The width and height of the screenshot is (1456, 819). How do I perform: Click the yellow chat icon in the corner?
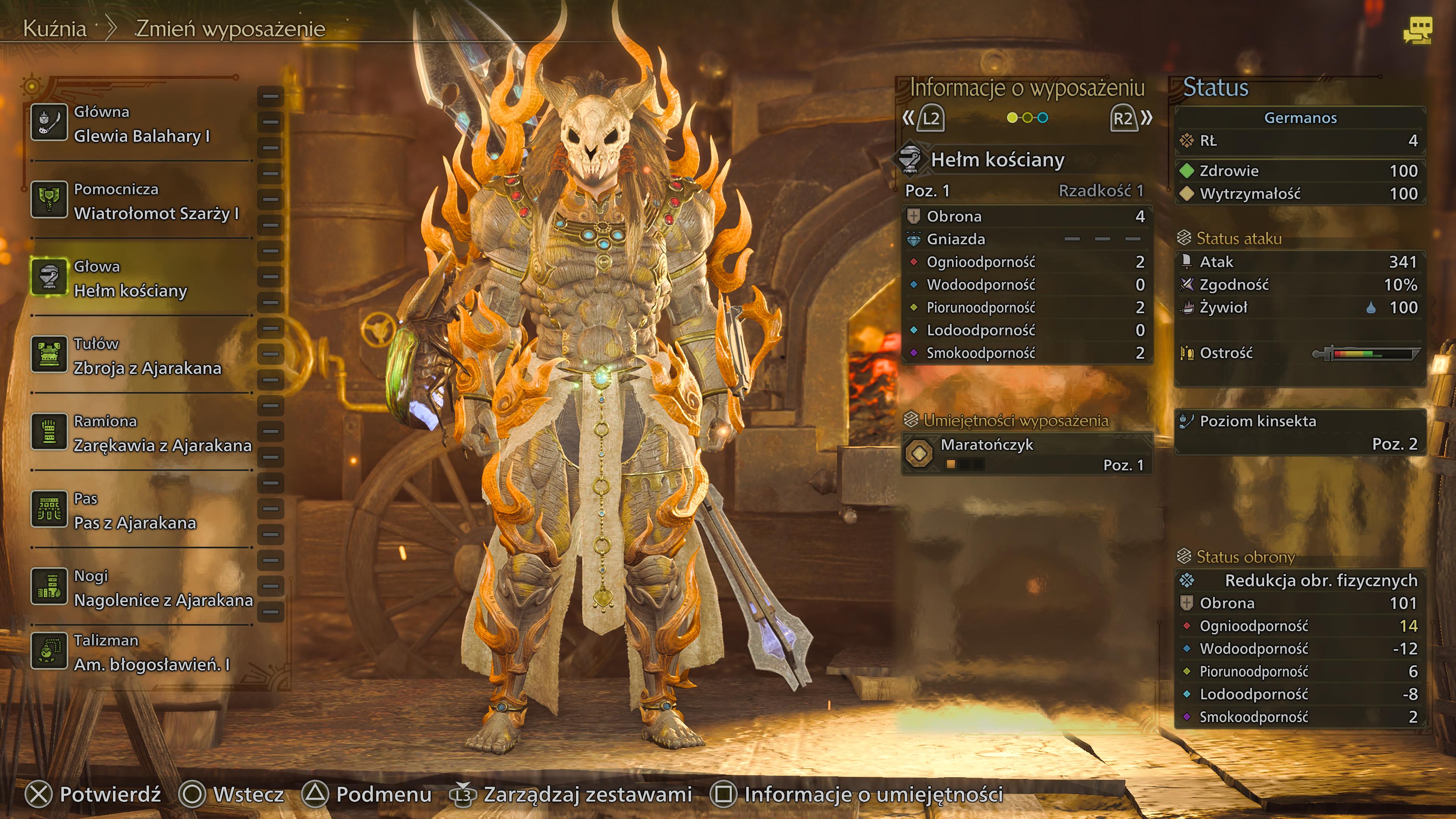coord(1417,30)
